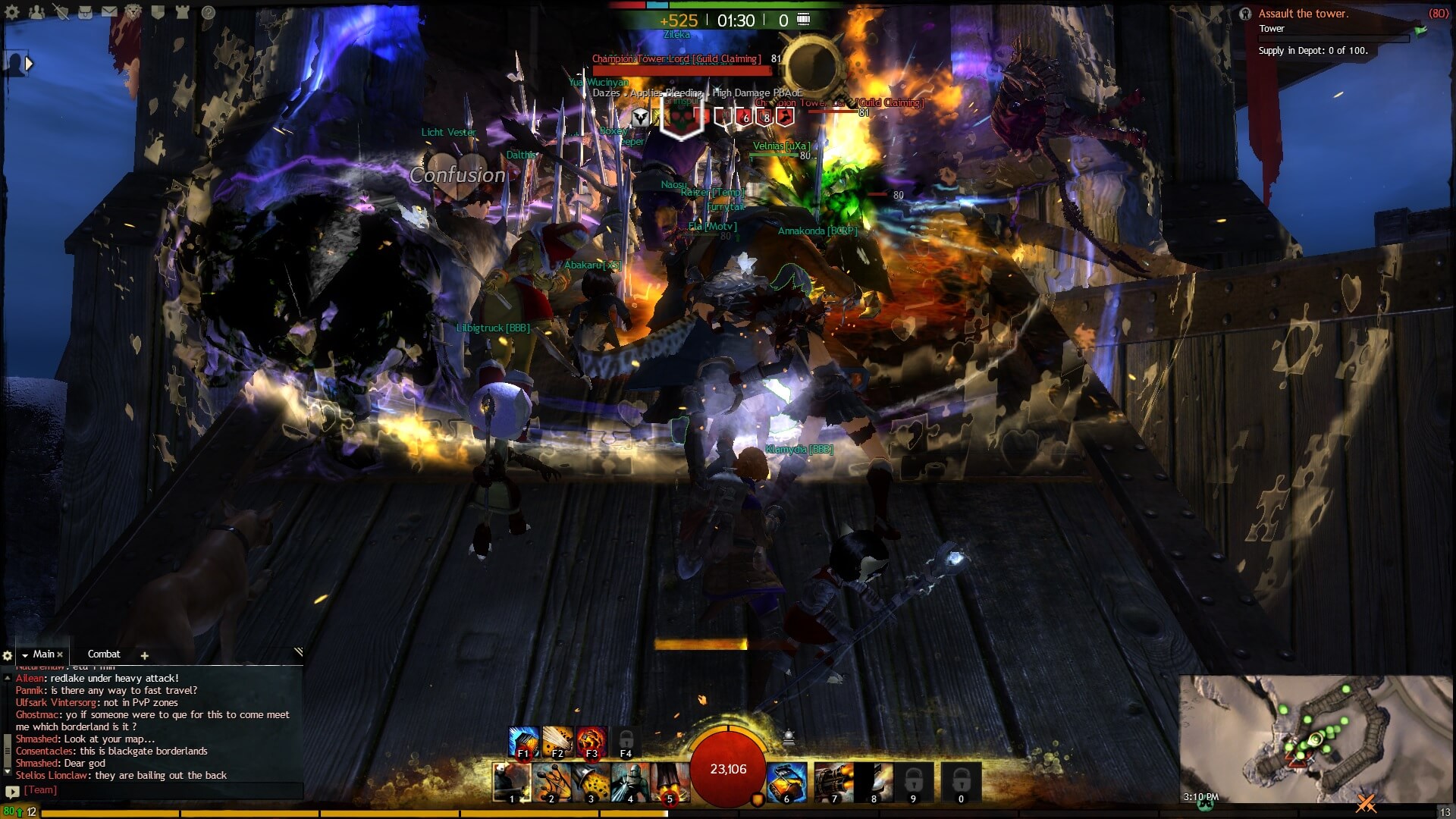Switch to the Combat chat tab
The height and width of the screenshot is (819, 1456).
tap(105, 654)
